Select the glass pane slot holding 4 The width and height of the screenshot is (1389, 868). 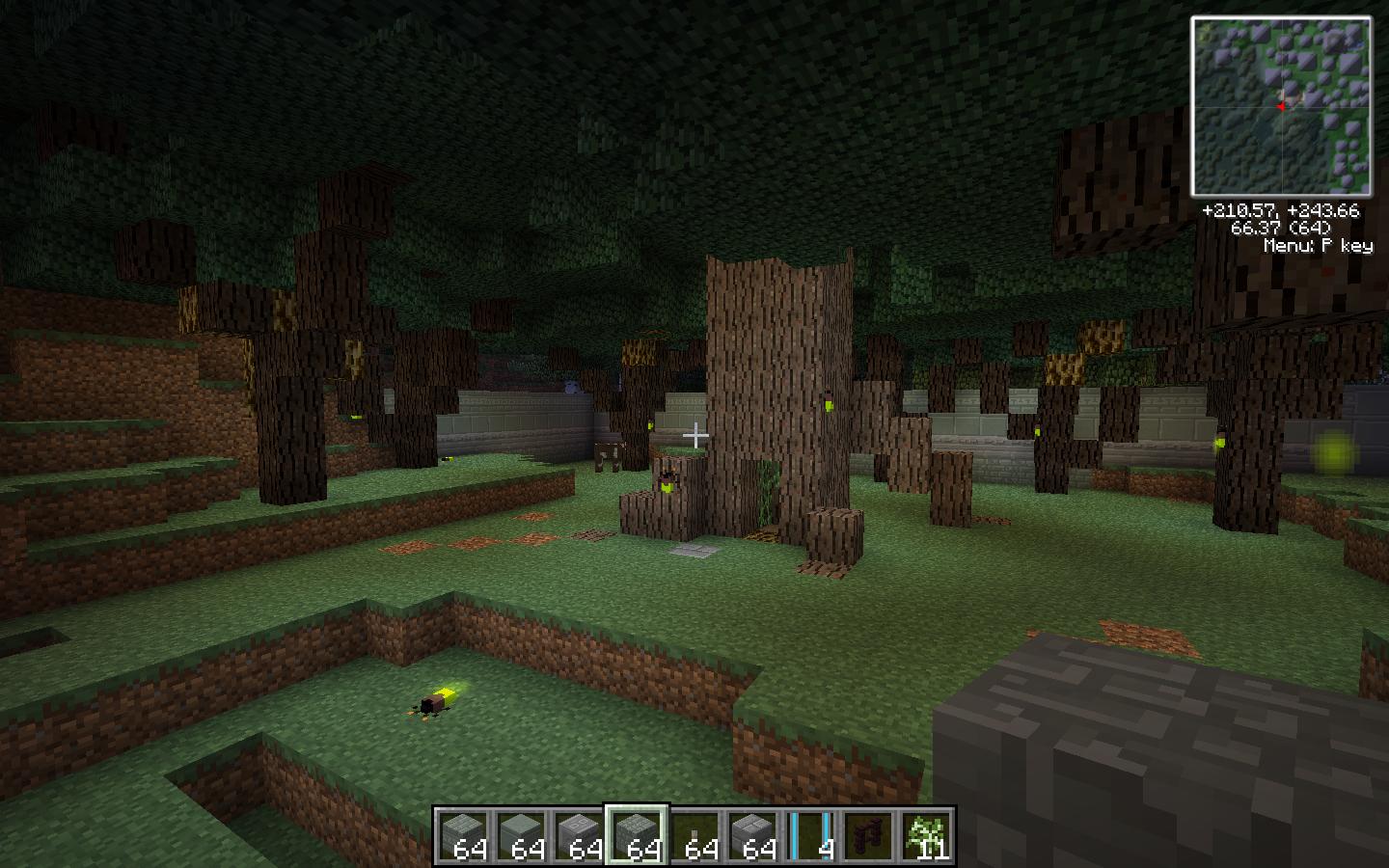[x=810, y=835]
